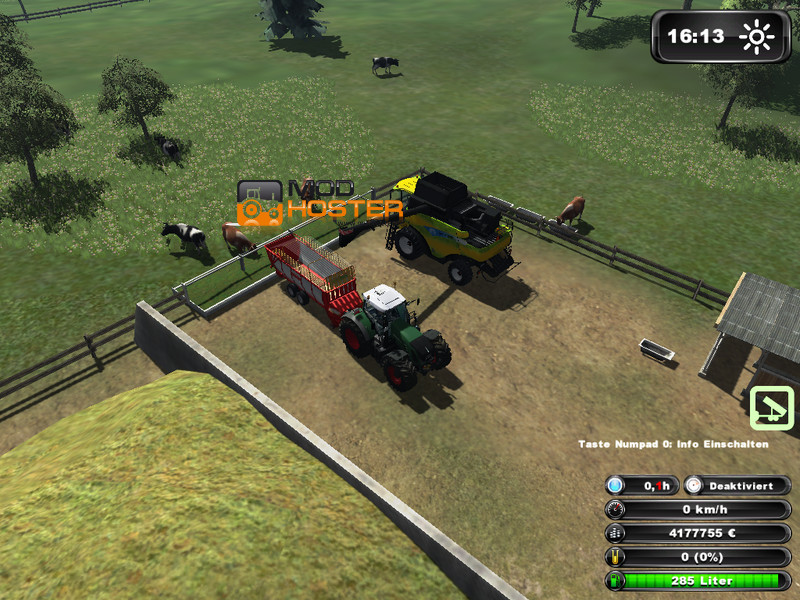
Task: Click the sun weather icon
Action: pos(756,38)
